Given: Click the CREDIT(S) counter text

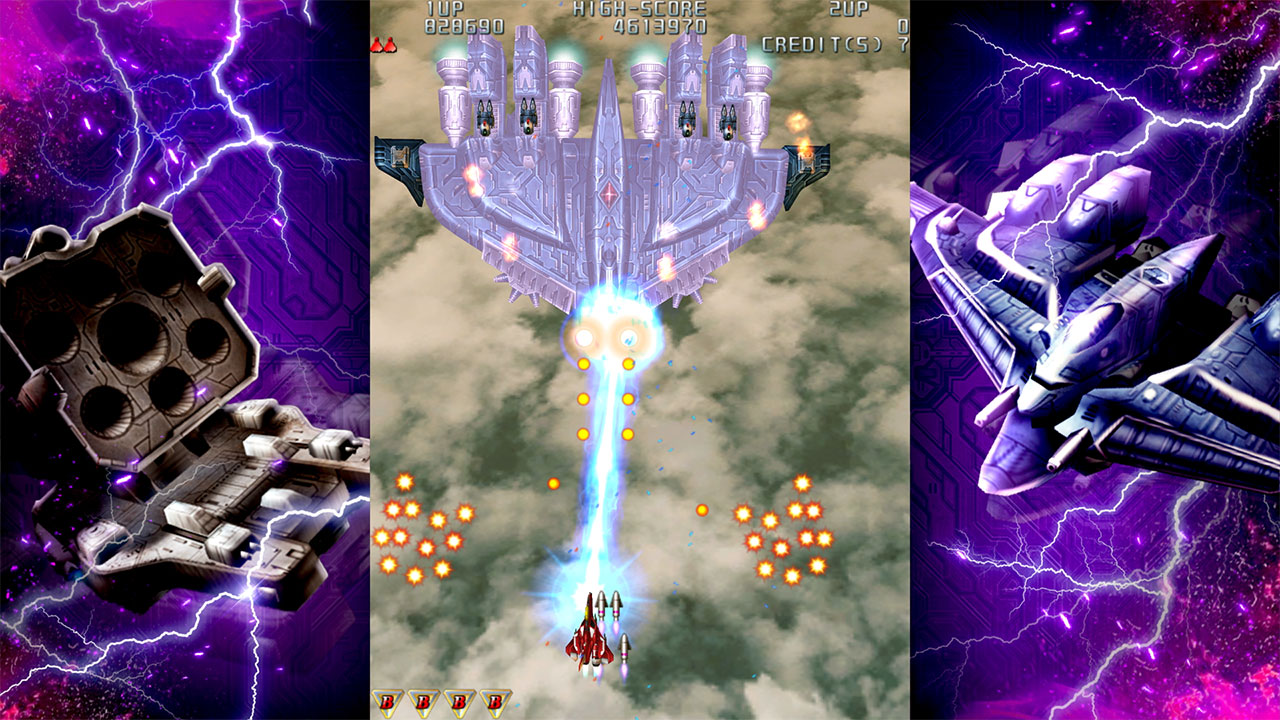Looking at the screenshot, I should click(820, 42).
